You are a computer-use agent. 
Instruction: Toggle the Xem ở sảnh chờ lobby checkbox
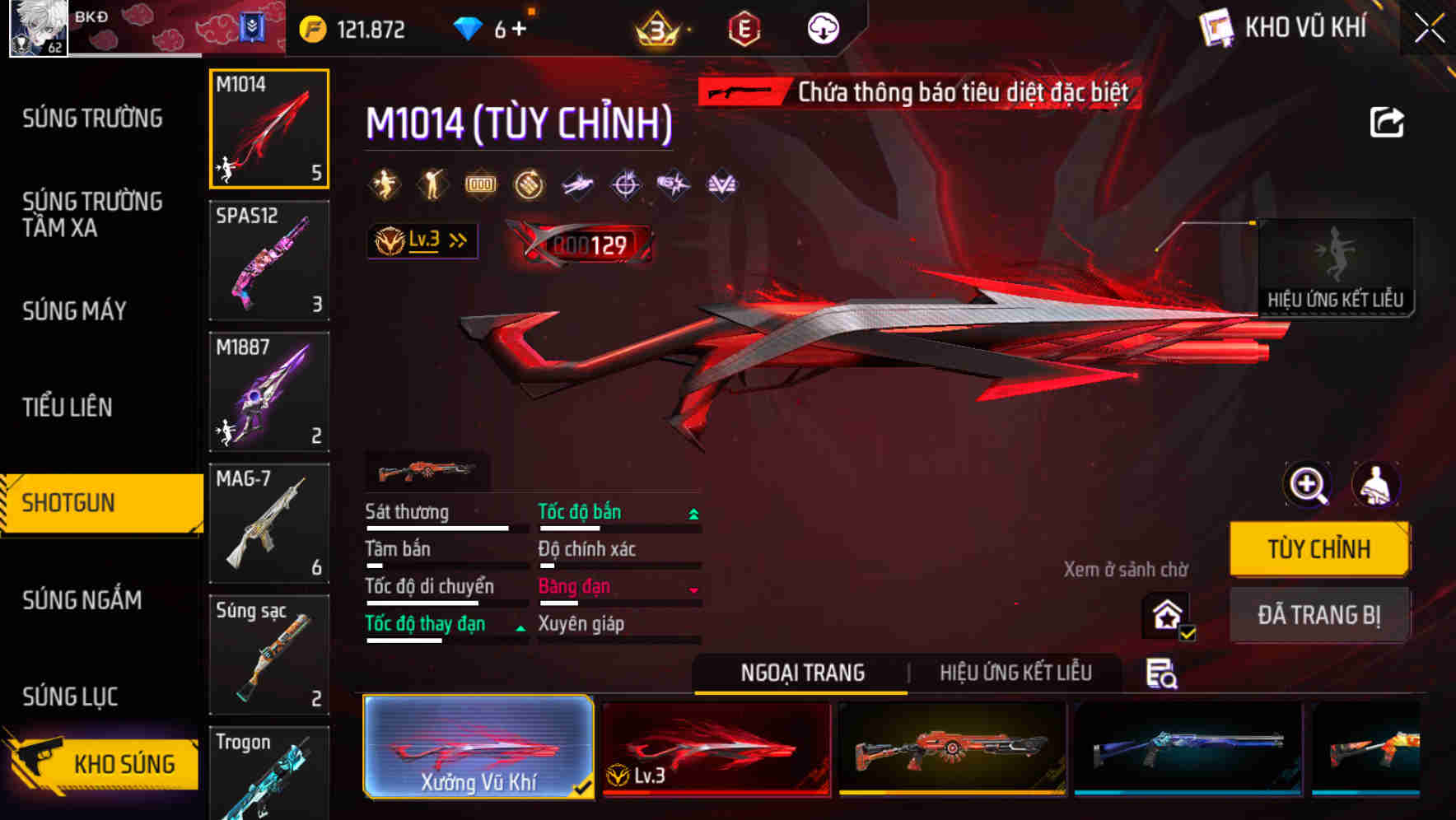point(1166,614)
